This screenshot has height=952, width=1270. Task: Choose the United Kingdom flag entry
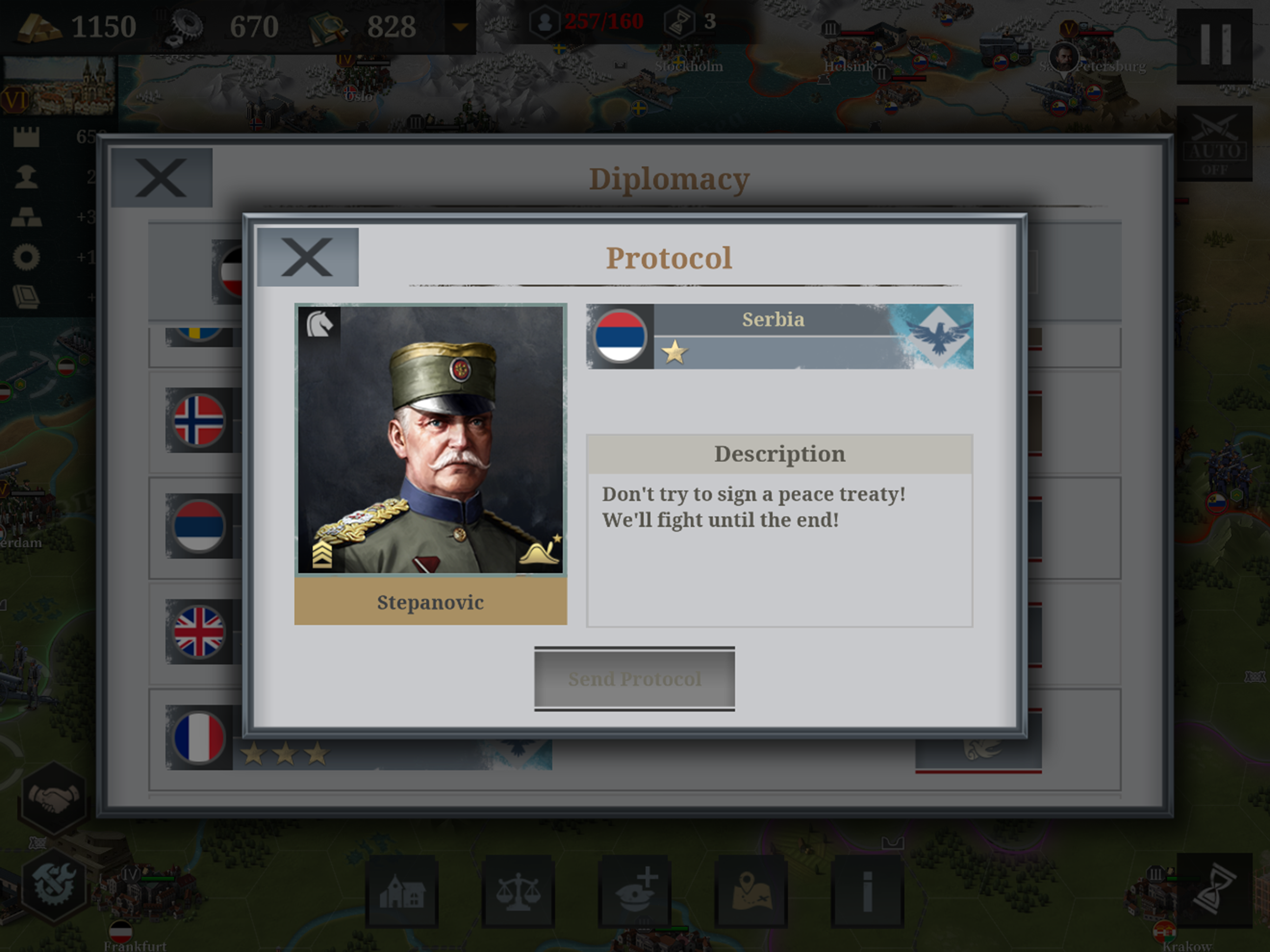198,632
